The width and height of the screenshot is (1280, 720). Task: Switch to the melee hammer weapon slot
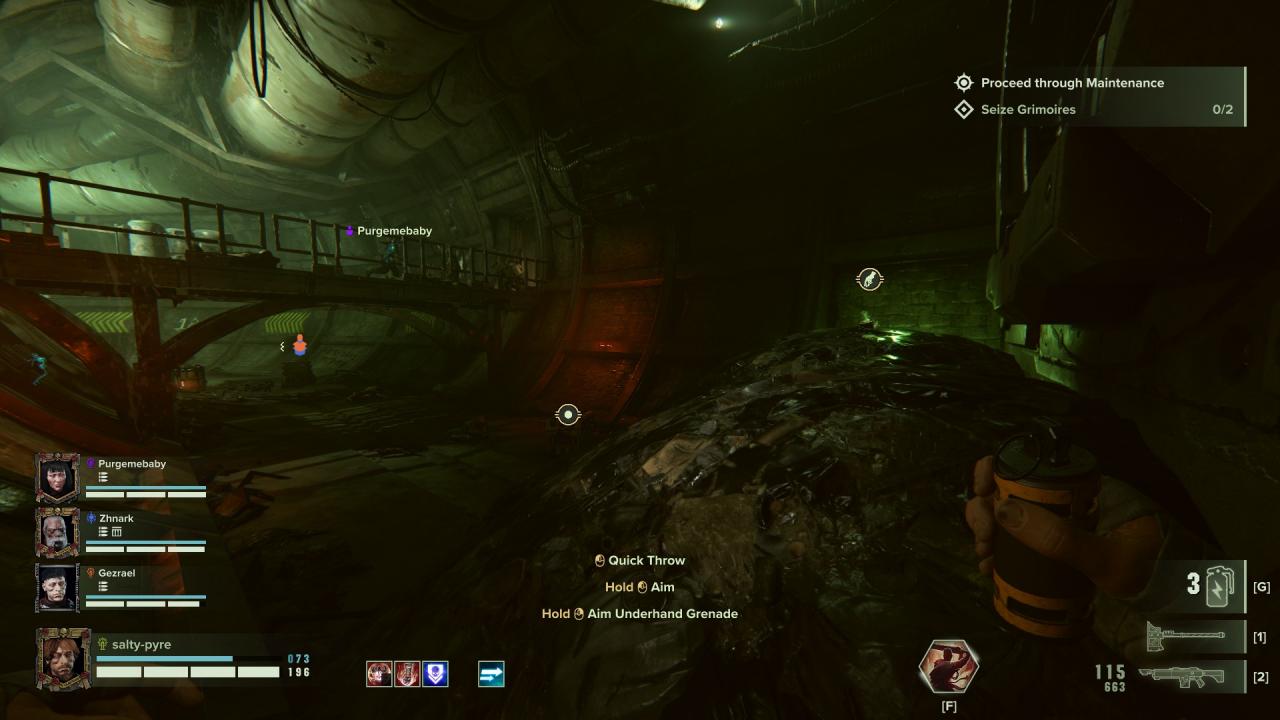[x=1185, y=634]
